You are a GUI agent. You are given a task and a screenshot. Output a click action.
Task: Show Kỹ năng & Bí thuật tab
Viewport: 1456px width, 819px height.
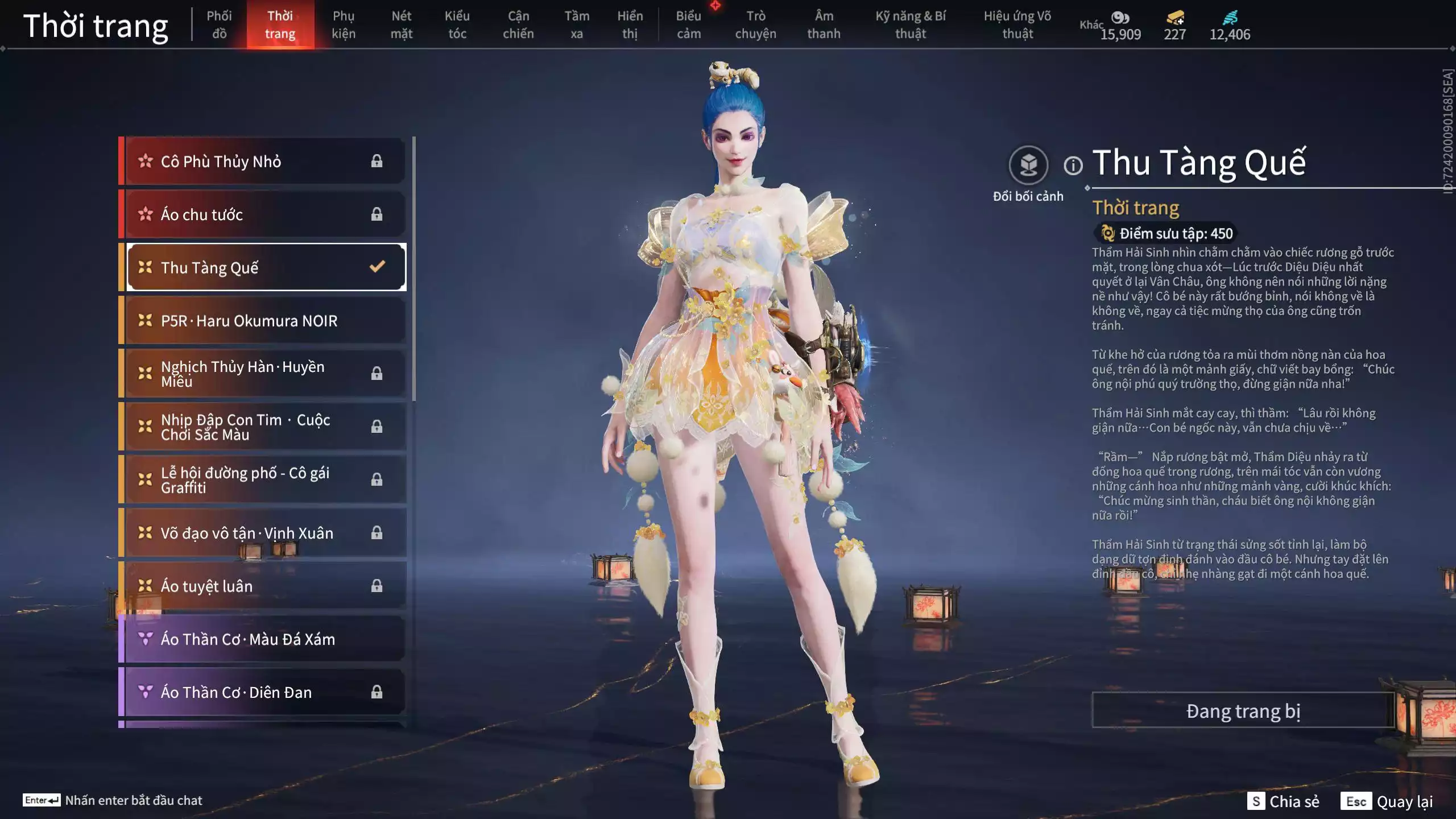[x=911, y=25]
